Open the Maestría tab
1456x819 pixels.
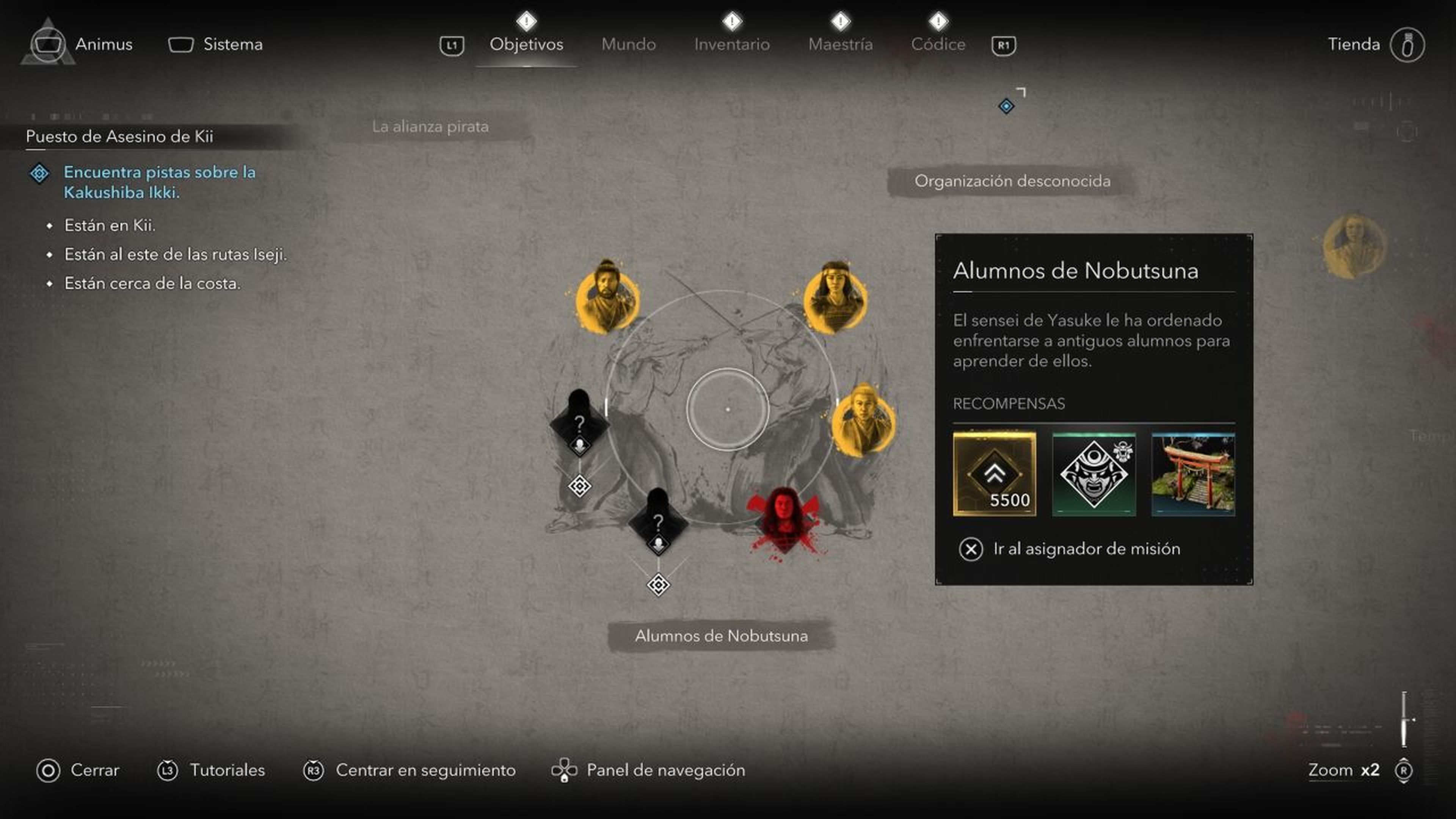point(840,44)
